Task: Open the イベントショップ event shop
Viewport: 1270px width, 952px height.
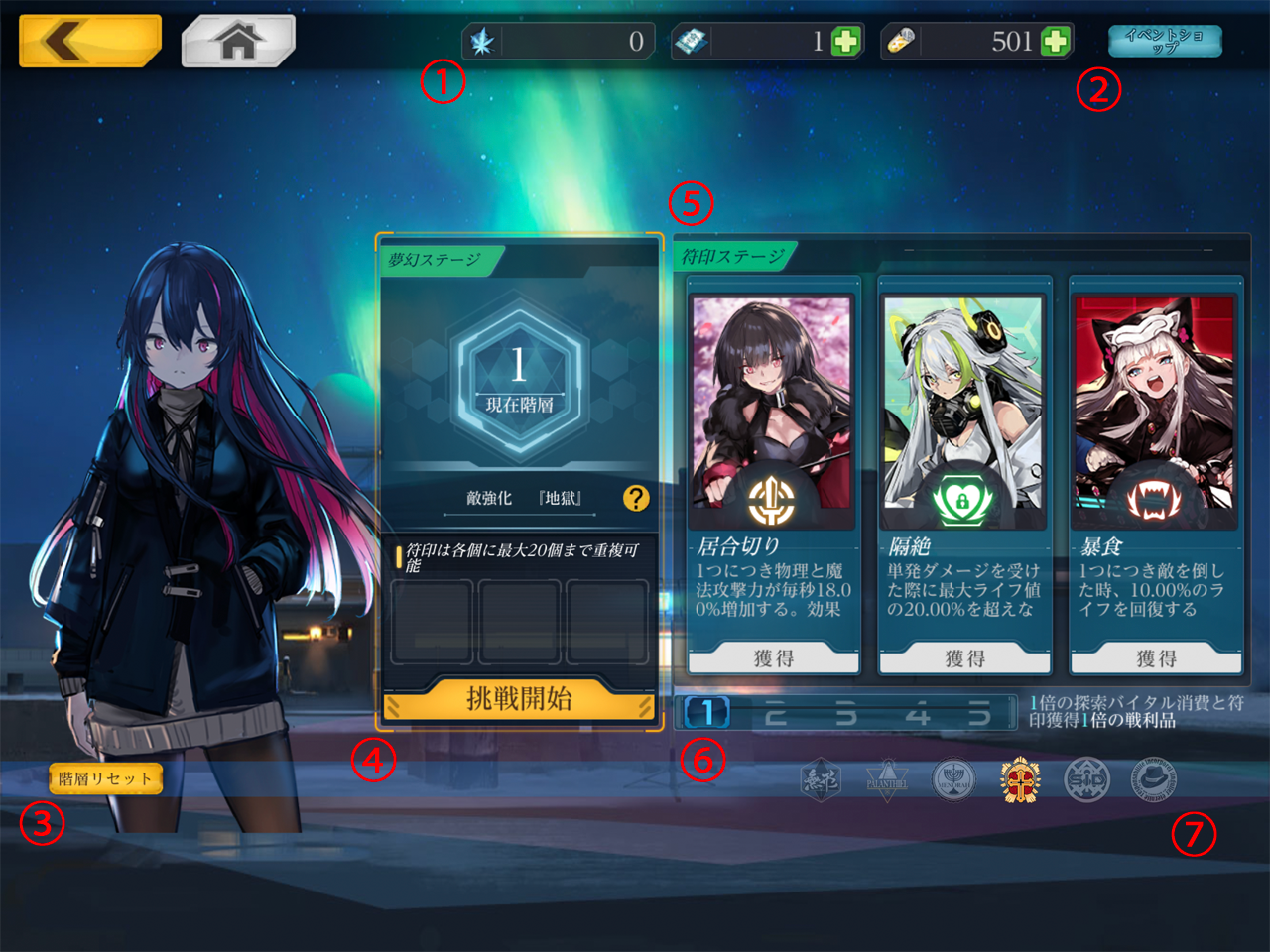Action: [x=1165, y=41]
